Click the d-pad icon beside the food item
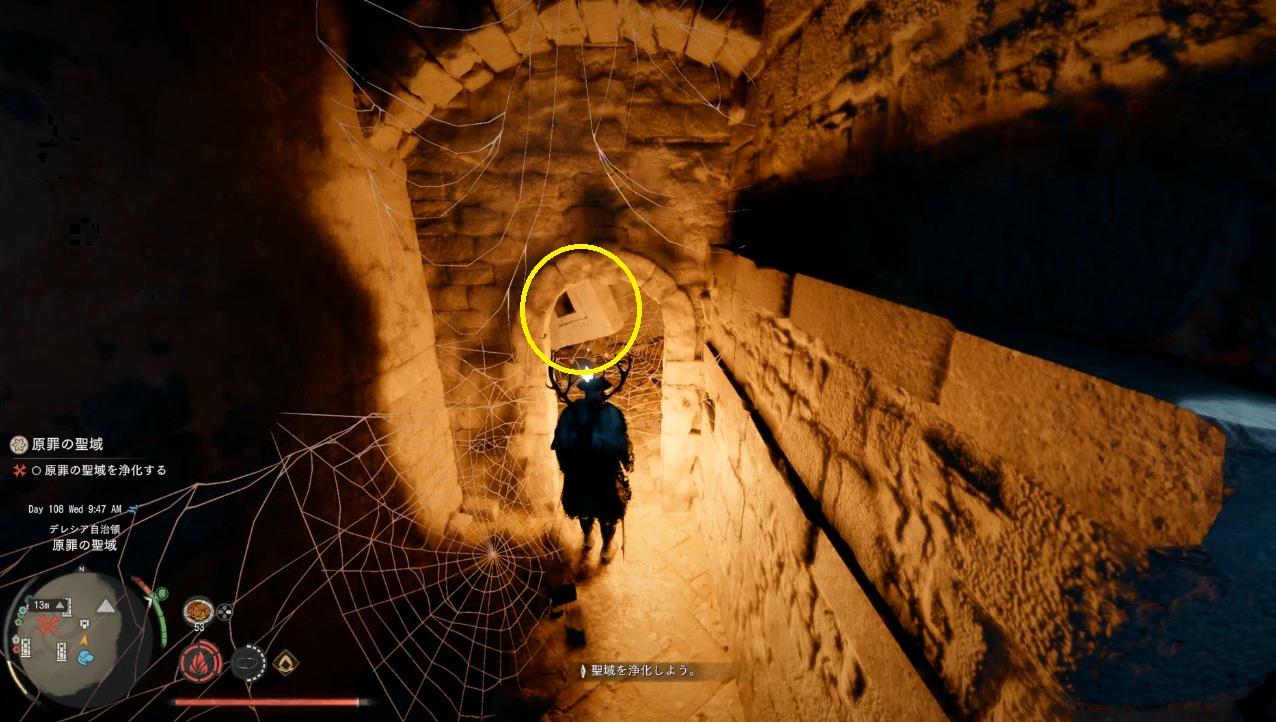The height and width of the screenshot is (722, 1276). click(x=224, y=611)
